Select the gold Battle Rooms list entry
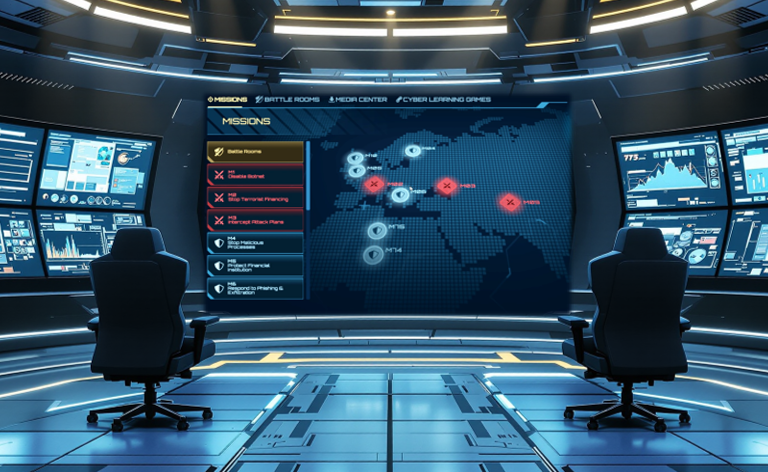The image size is (768, 472). tap(254, 151)
